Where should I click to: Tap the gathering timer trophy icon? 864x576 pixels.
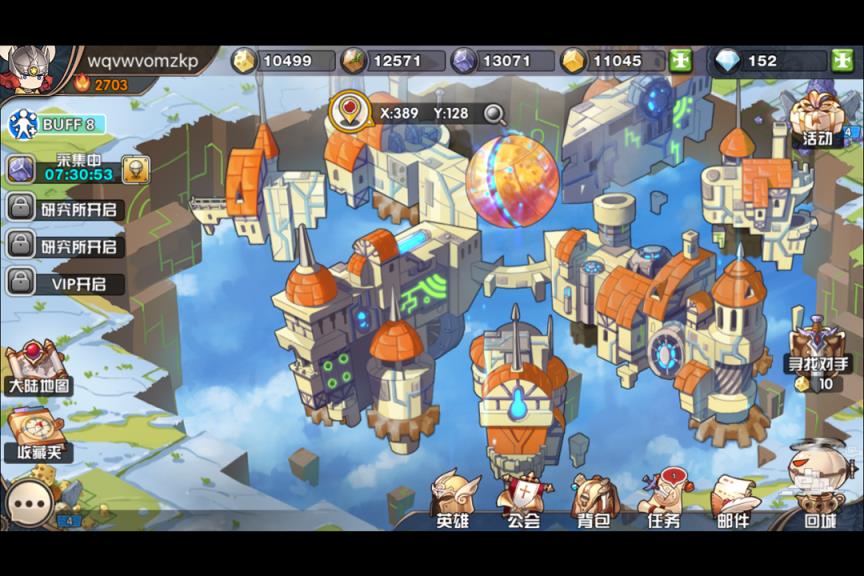pyautogui.click(x=135, y=169)
